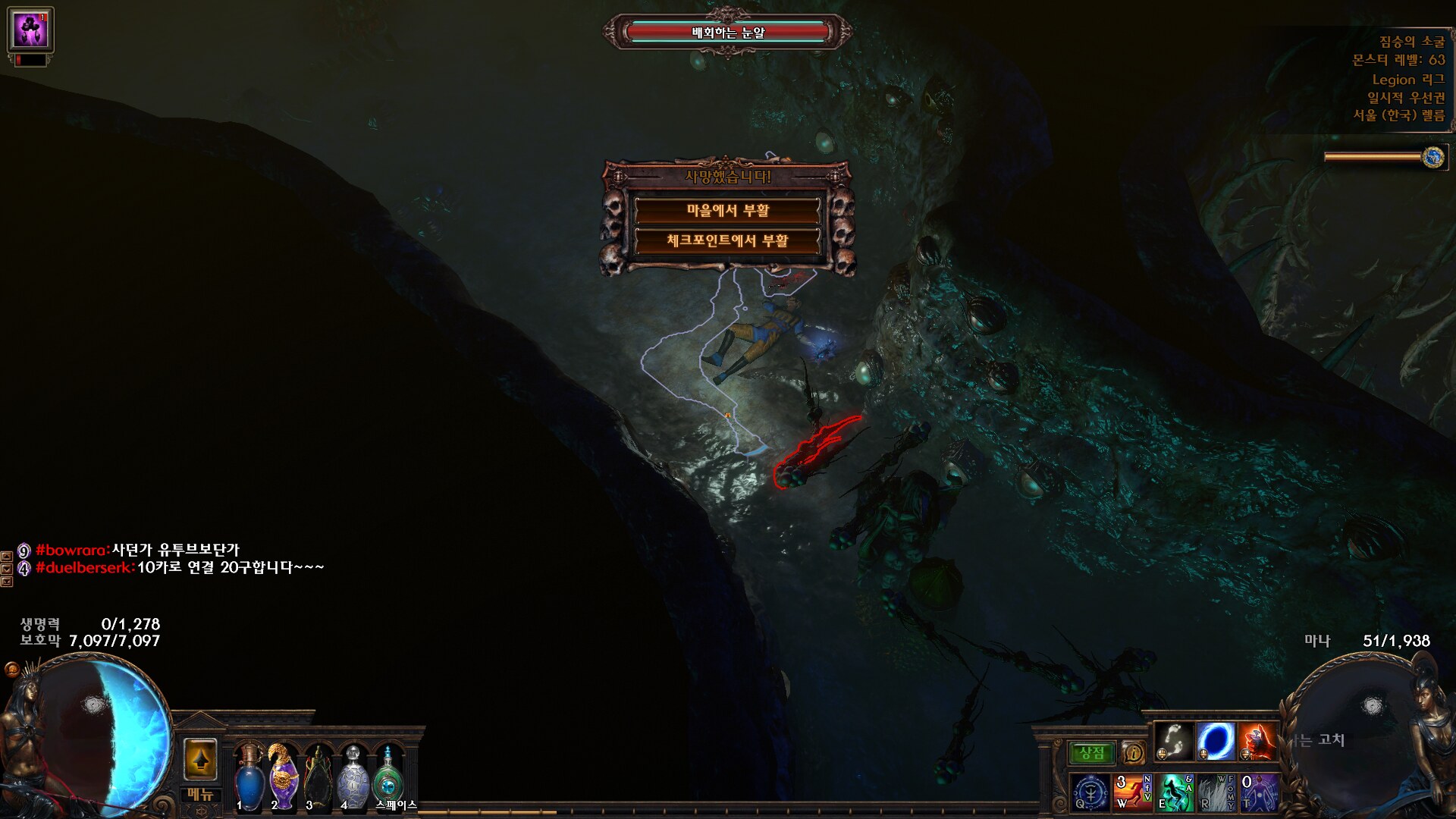Open the 메뉴 menu button
This screenshot has height=819, width=1456.
pyautogui.click(x=200, y=795)
